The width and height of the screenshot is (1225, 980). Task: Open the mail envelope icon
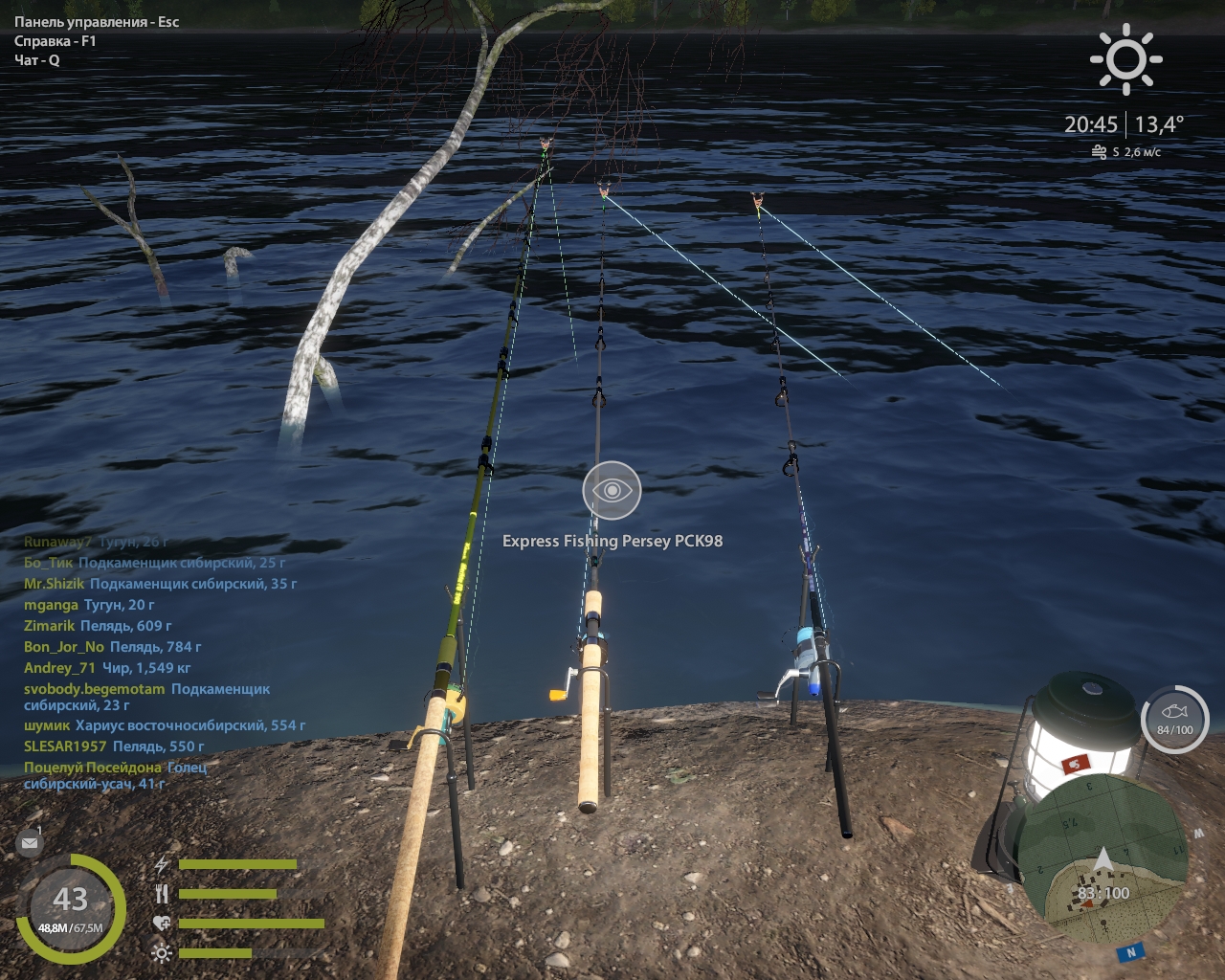[x=29, y=843]
